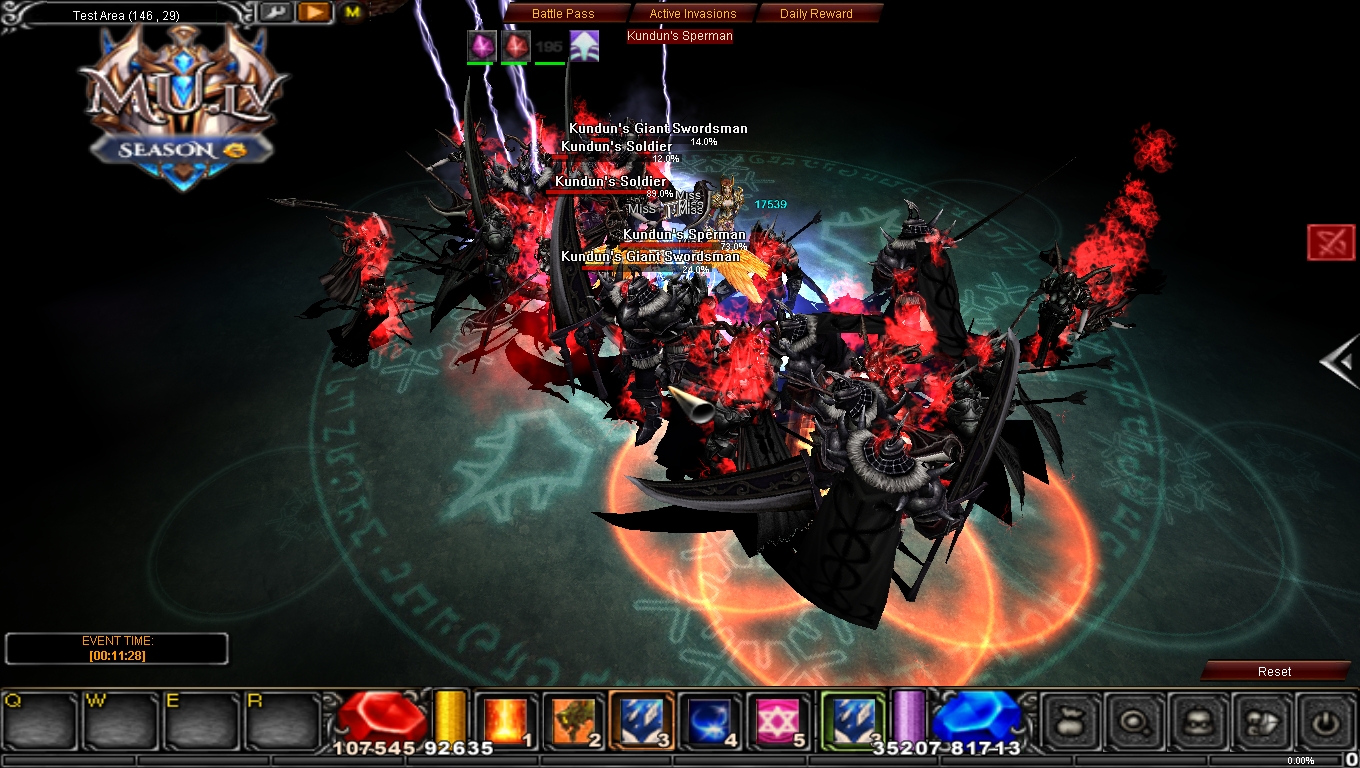
Task: Click the purple wings buff icon showing 195
Action: pos(583,45)
